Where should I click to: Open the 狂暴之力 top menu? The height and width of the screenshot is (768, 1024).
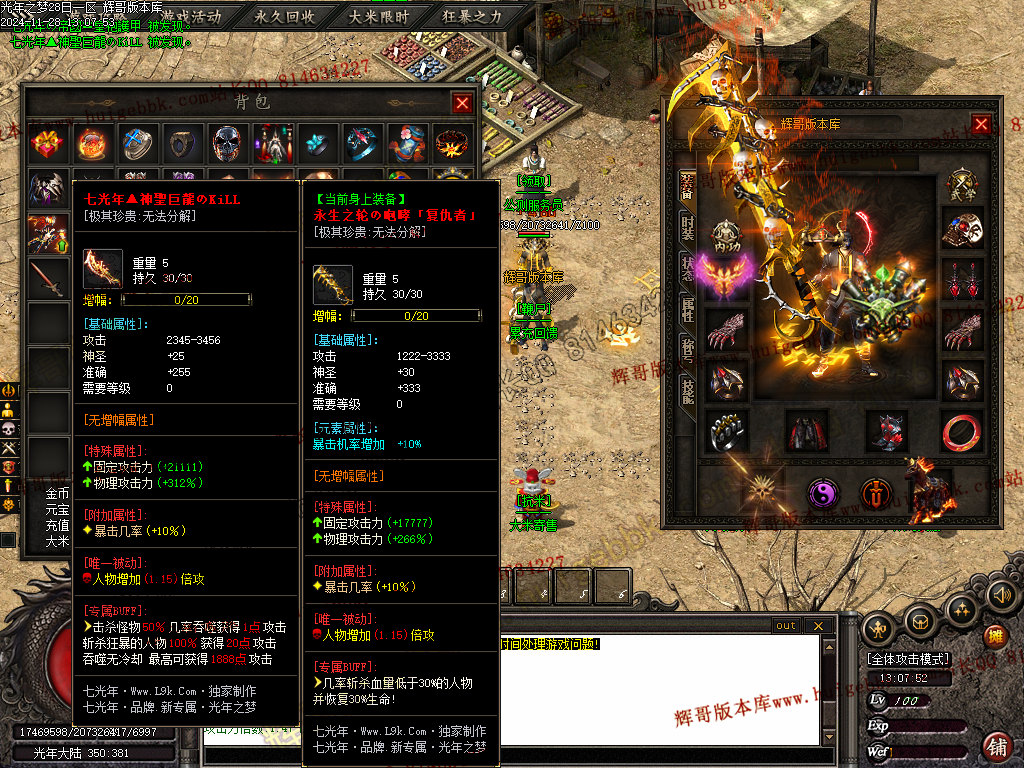472,16
